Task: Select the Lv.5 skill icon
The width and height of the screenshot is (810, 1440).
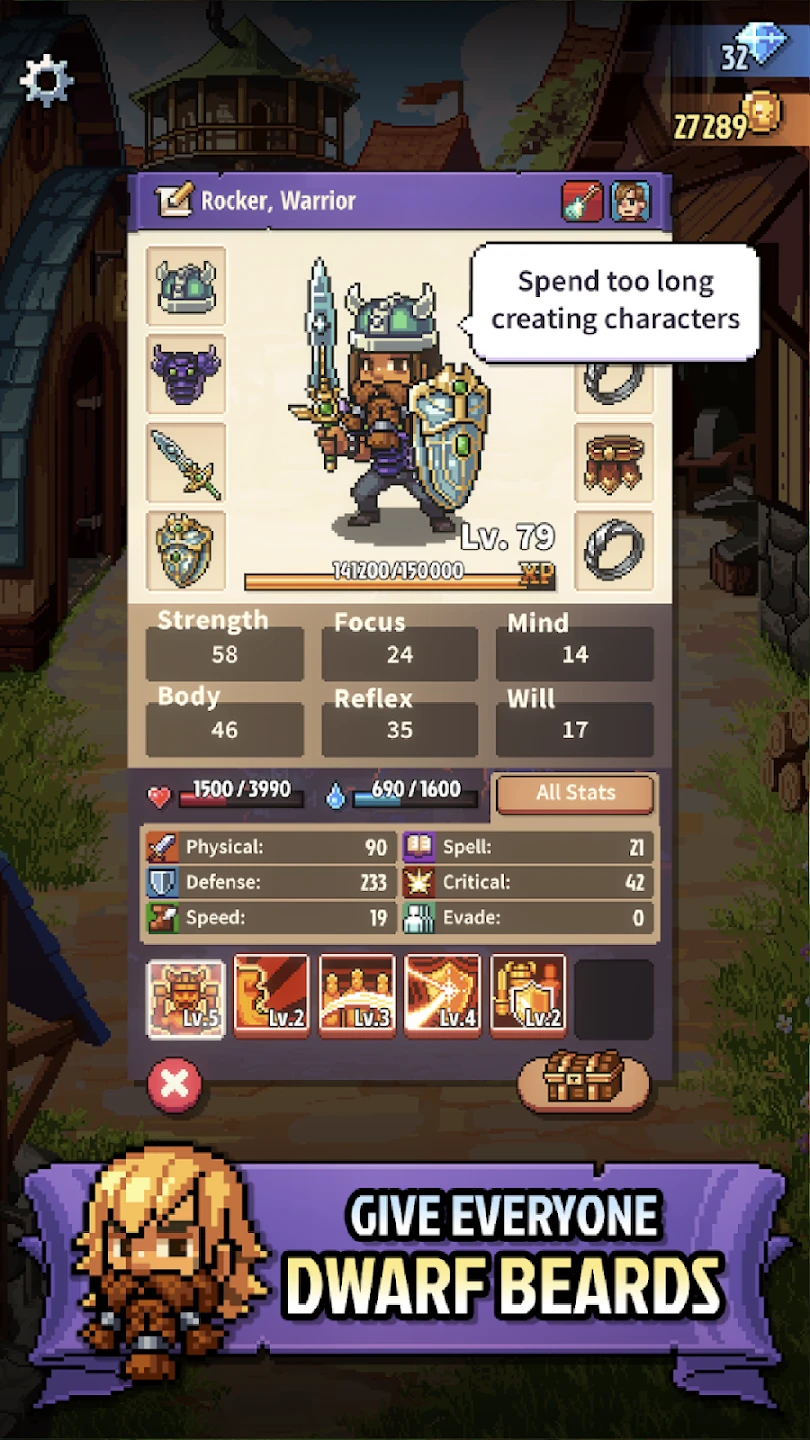Action: tap(186, 997)
